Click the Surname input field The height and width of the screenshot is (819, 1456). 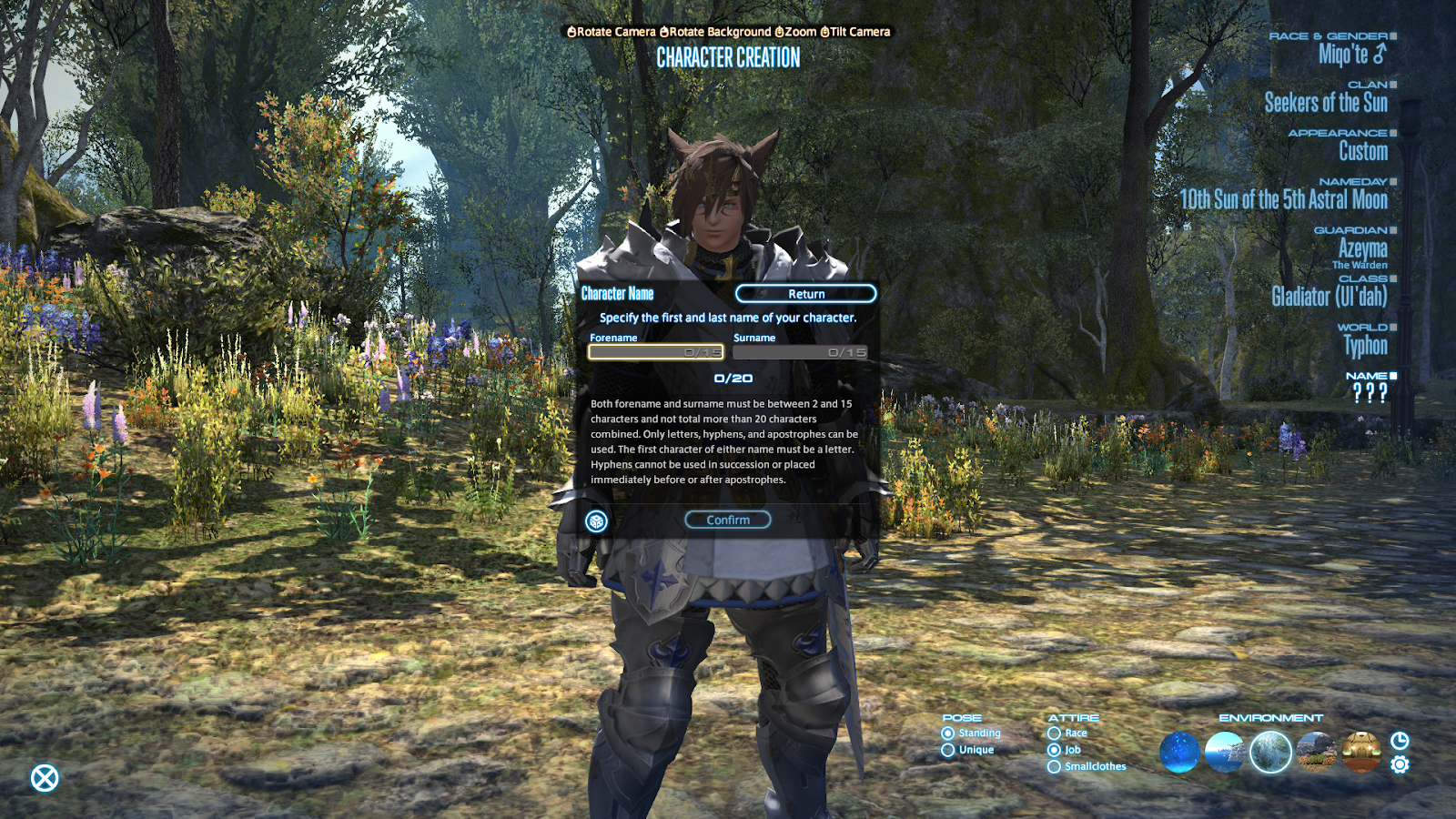(x=801, y=352)
